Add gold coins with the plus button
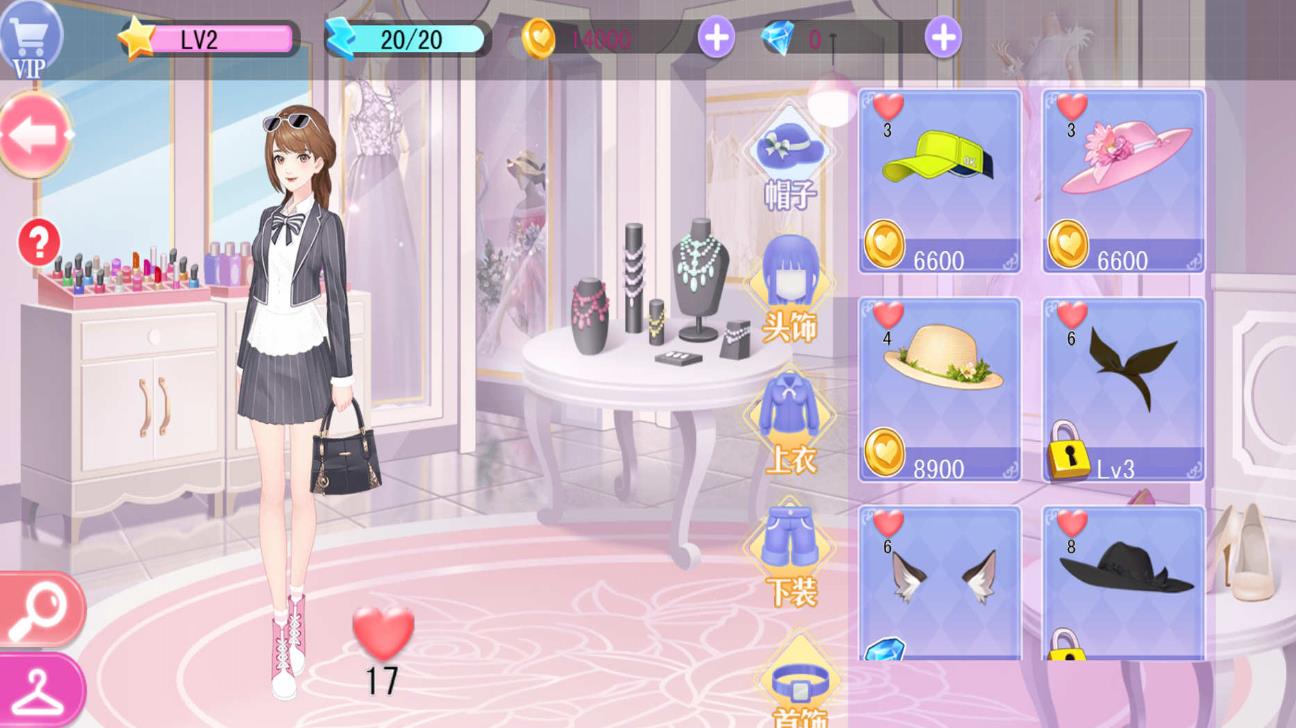The image size is (1296, 728). click(x=716, y=39)
